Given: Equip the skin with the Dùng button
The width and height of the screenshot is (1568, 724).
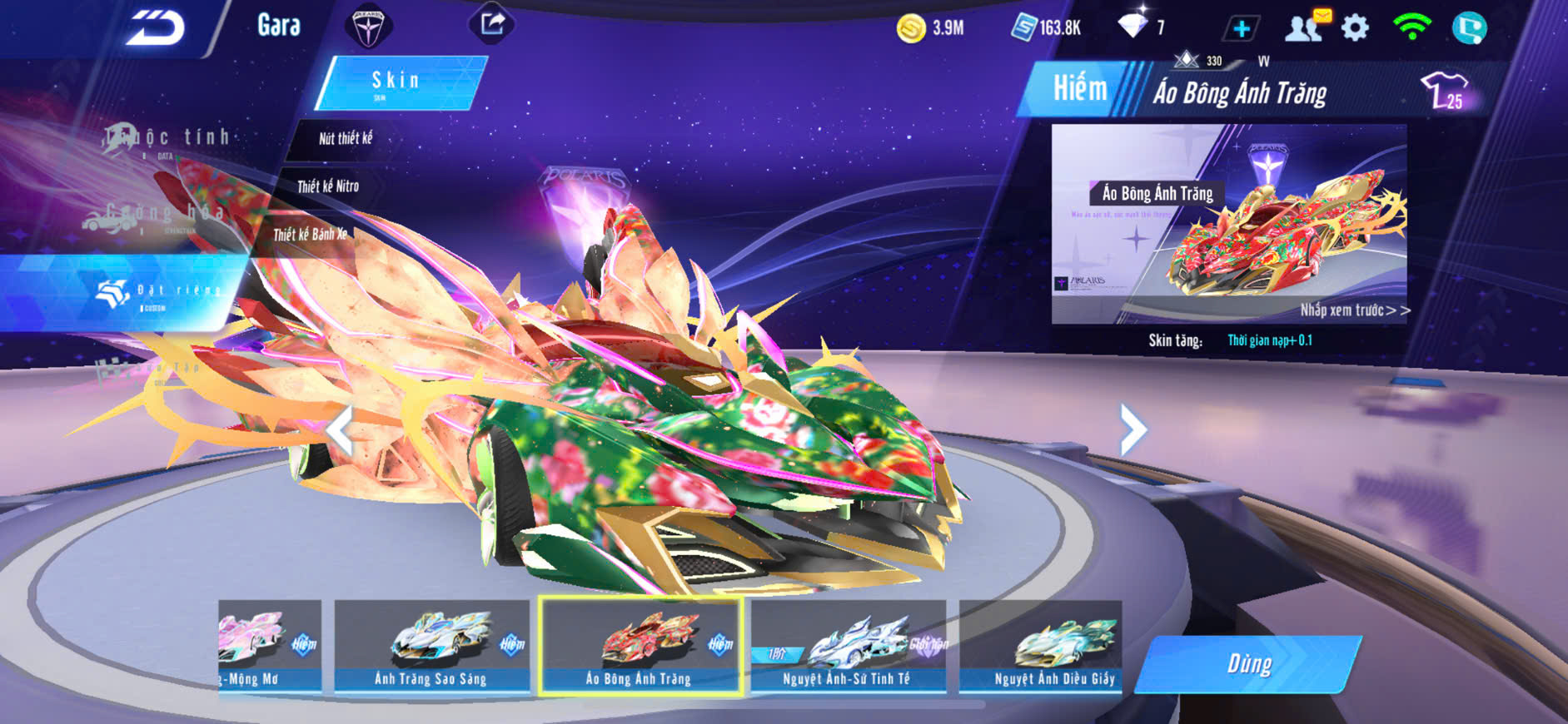Looking at the screenshot, I should pyautogui.click(x=1248, y=664).
